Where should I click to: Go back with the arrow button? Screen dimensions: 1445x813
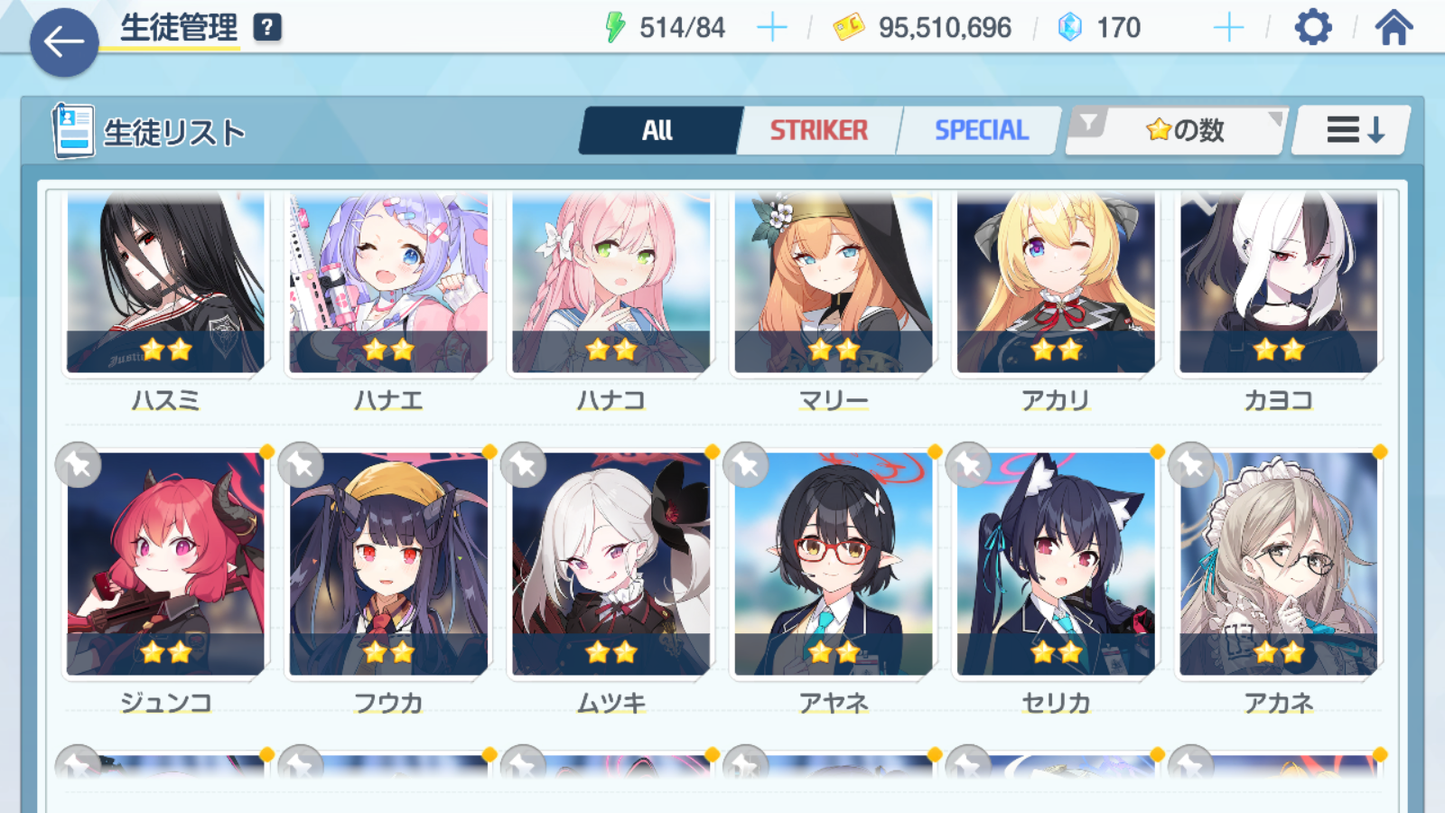click(64, 42)
